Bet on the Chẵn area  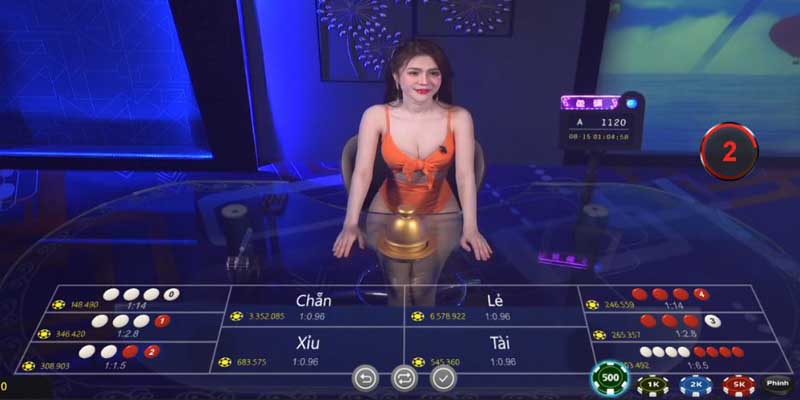[x=314, y=307]
